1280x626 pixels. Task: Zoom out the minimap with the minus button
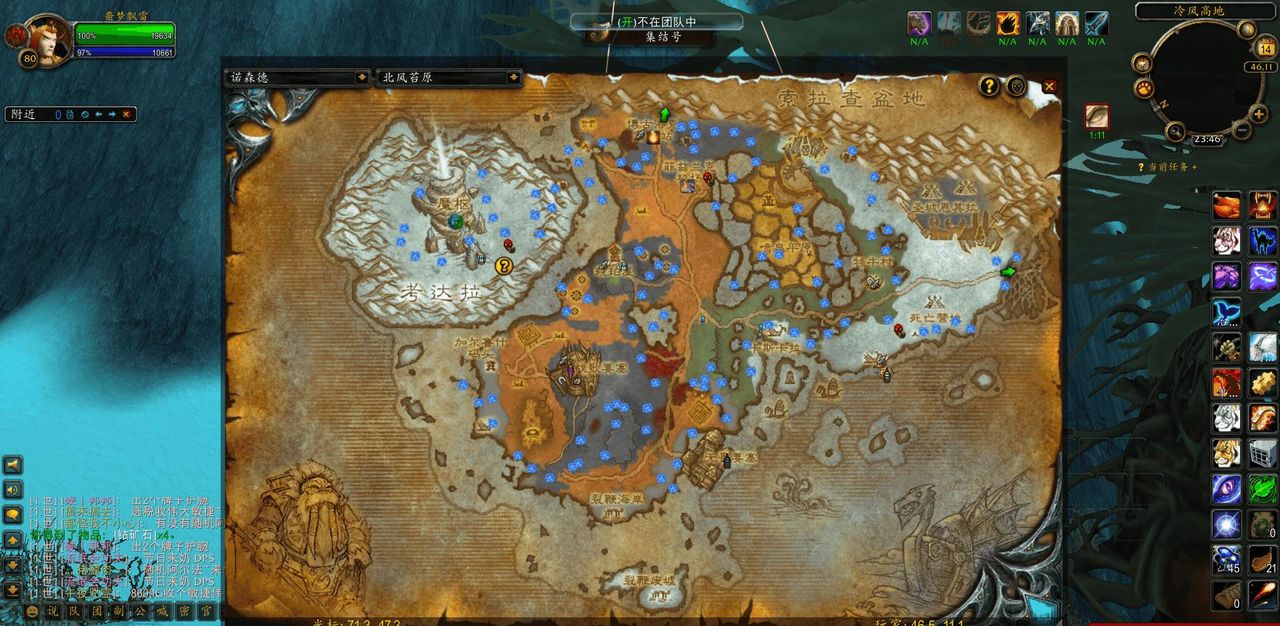pos(1242,131)
